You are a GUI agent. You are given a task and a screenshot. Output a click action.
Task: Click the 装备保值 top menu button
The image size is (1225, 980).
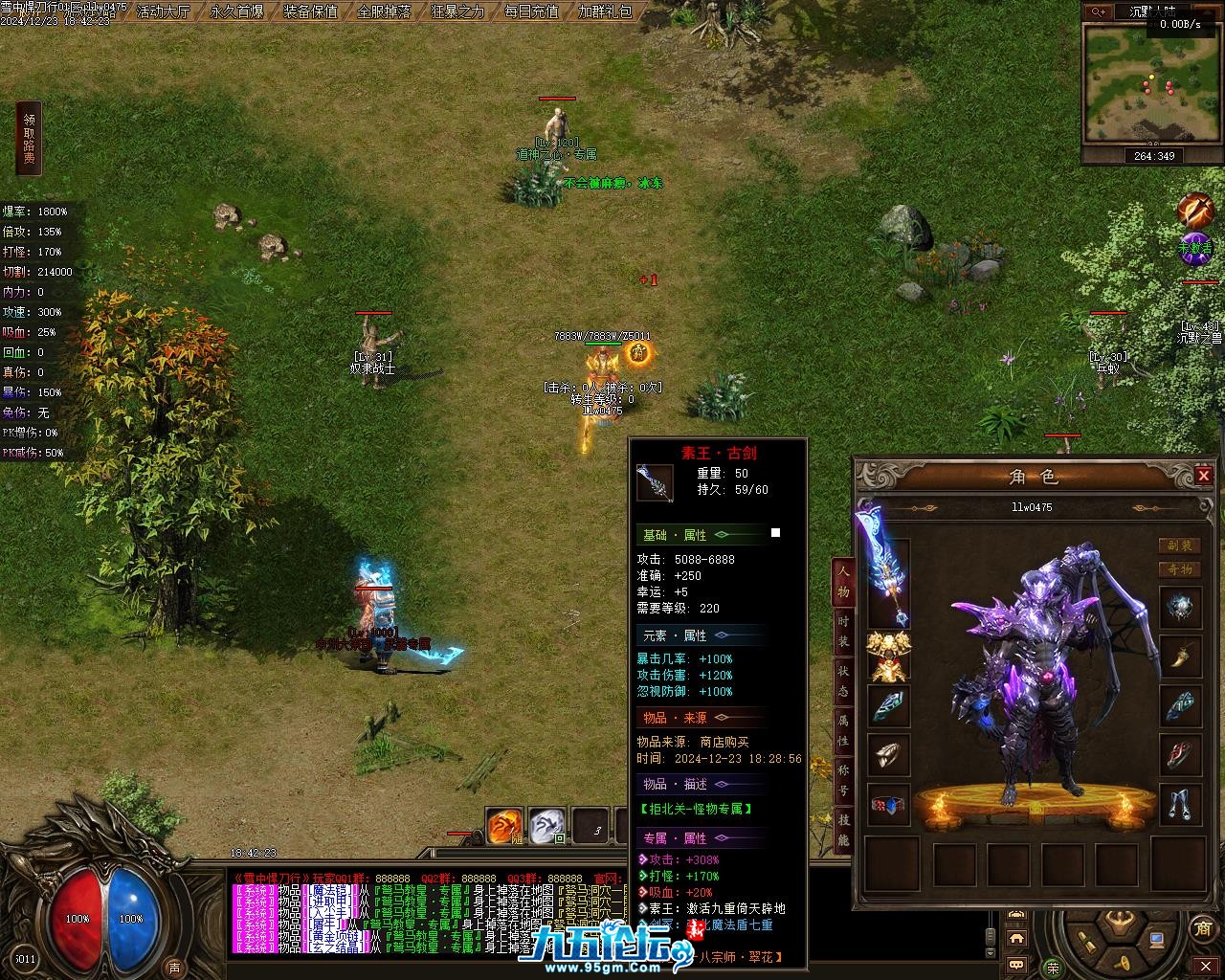[x=311, y=11]
